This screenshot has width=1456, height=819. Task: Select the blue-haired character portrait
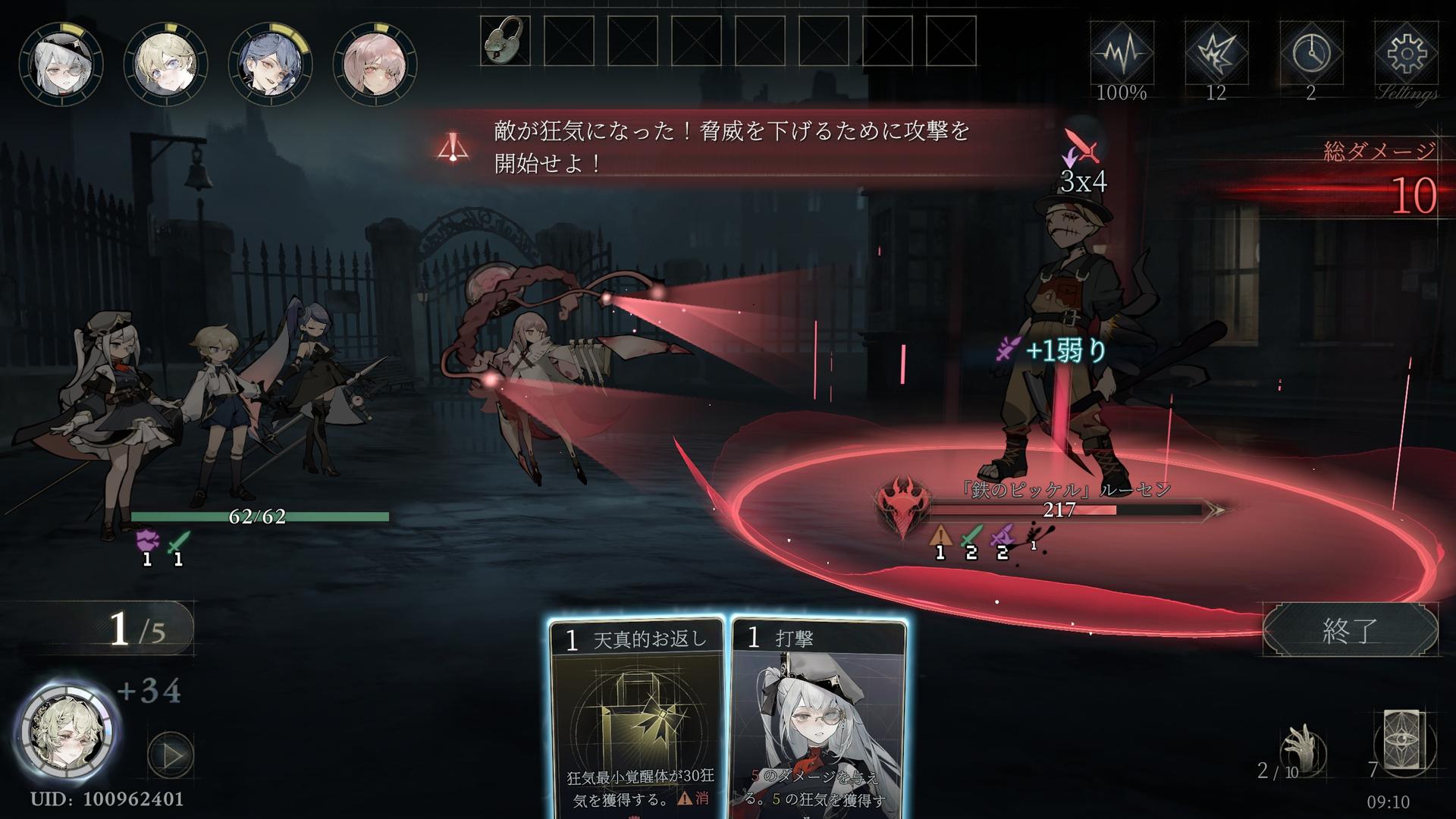pyautogui.click(x=271, y=64)
